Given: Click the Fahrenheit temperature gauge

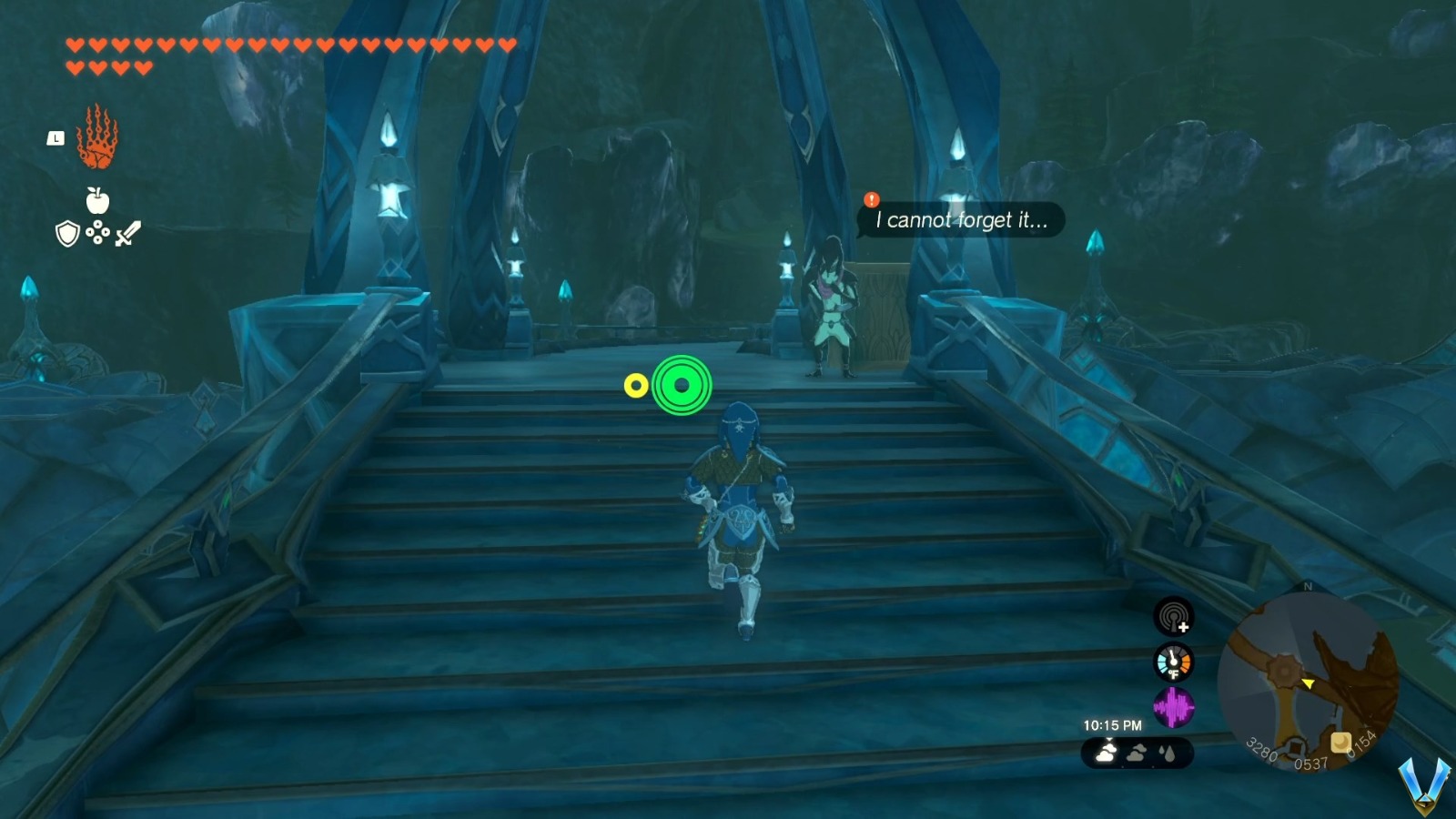Looking at the screenshot, I should (x=1172, y=662).
